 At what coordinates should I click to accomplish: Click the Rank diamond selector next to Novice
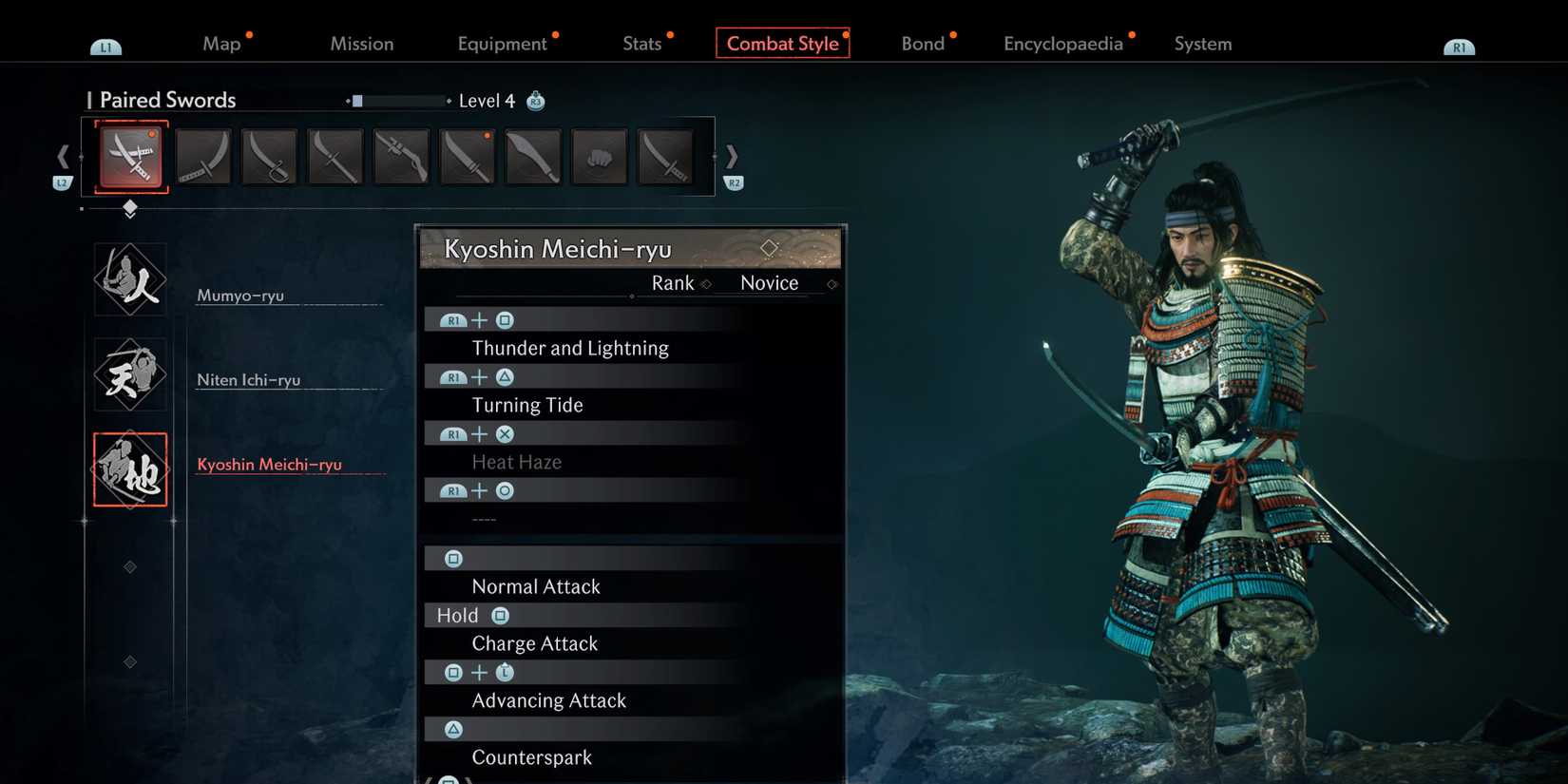706,283
